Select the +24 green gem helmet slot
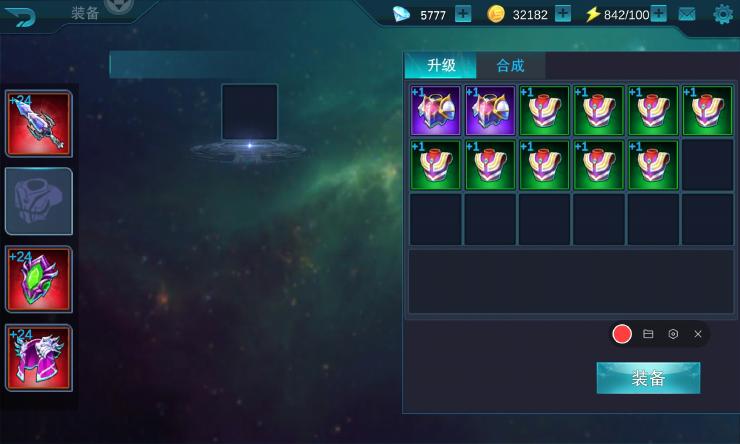 click(39, 280)
